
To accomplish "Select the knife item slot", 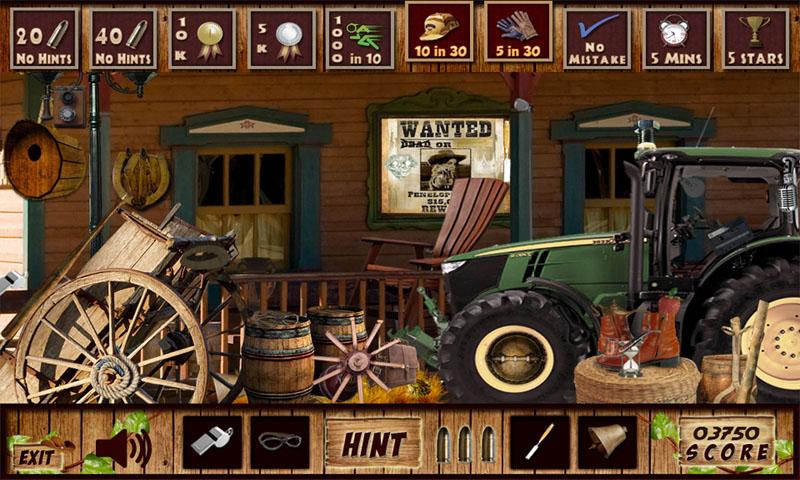I will point(539,442).
